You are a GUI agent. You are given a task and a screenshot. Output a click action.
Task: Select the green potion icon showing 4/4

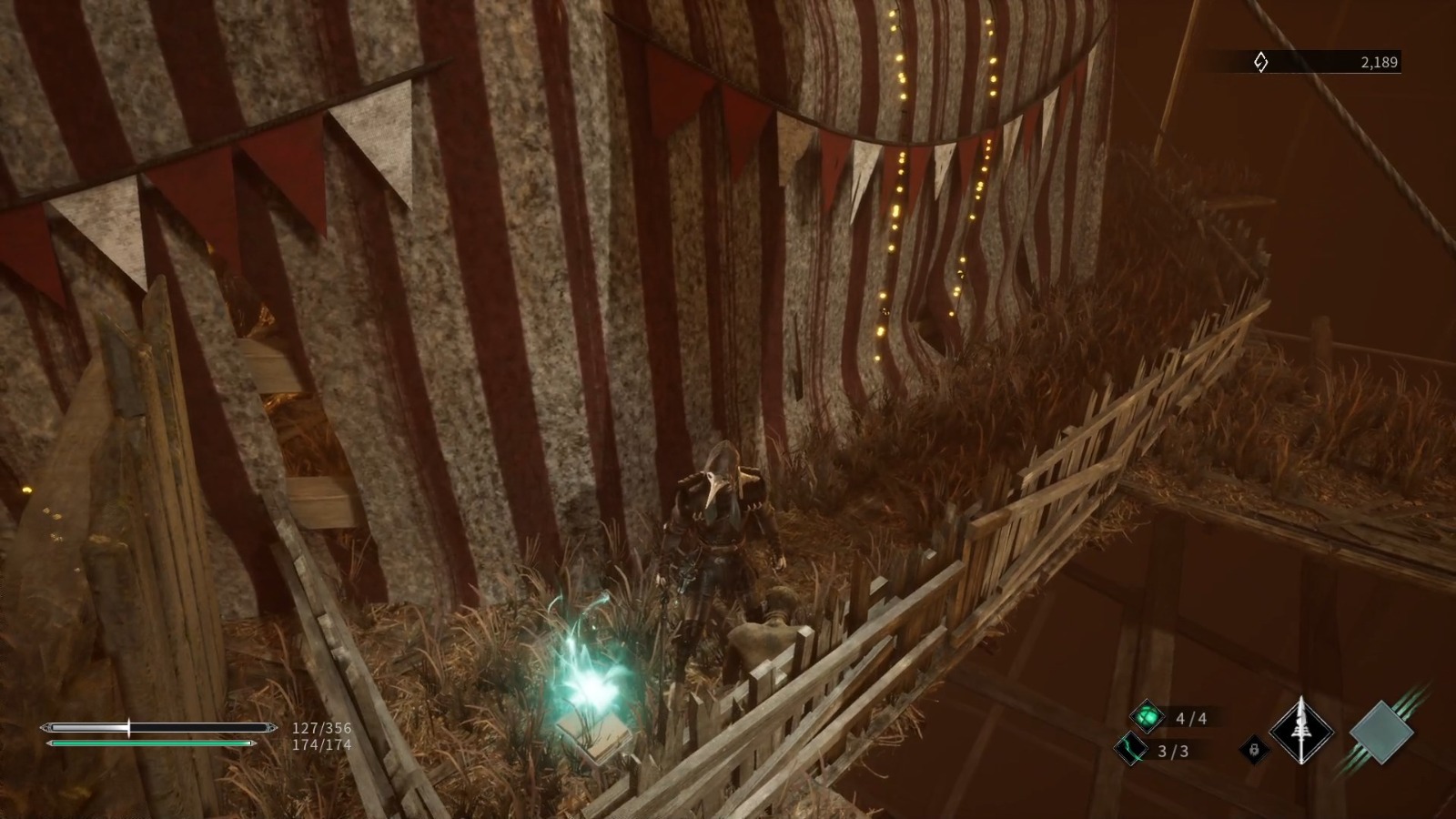pos(1148,715)
